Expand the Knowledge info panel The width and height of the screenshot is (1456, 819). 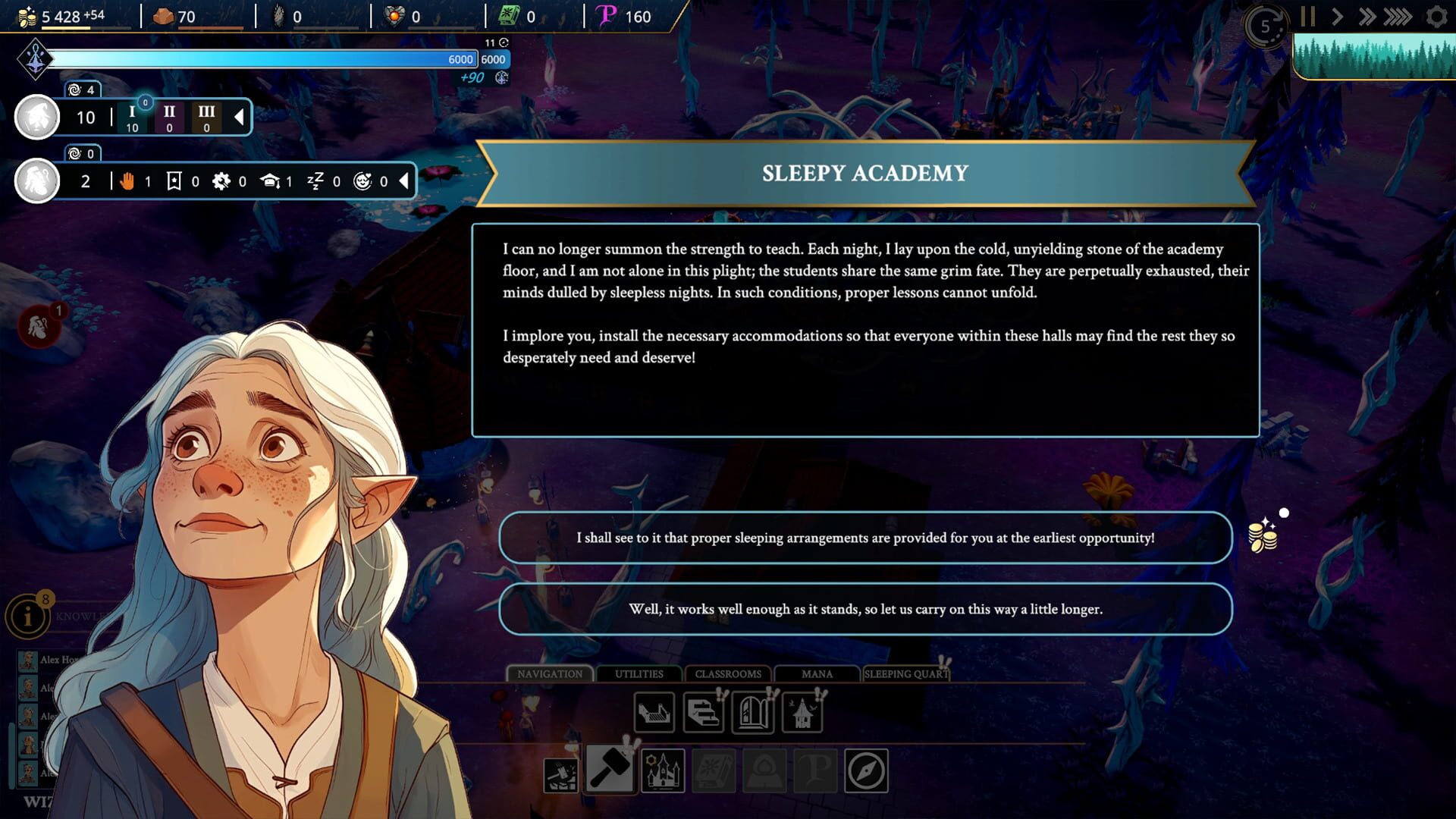[28, 616]
